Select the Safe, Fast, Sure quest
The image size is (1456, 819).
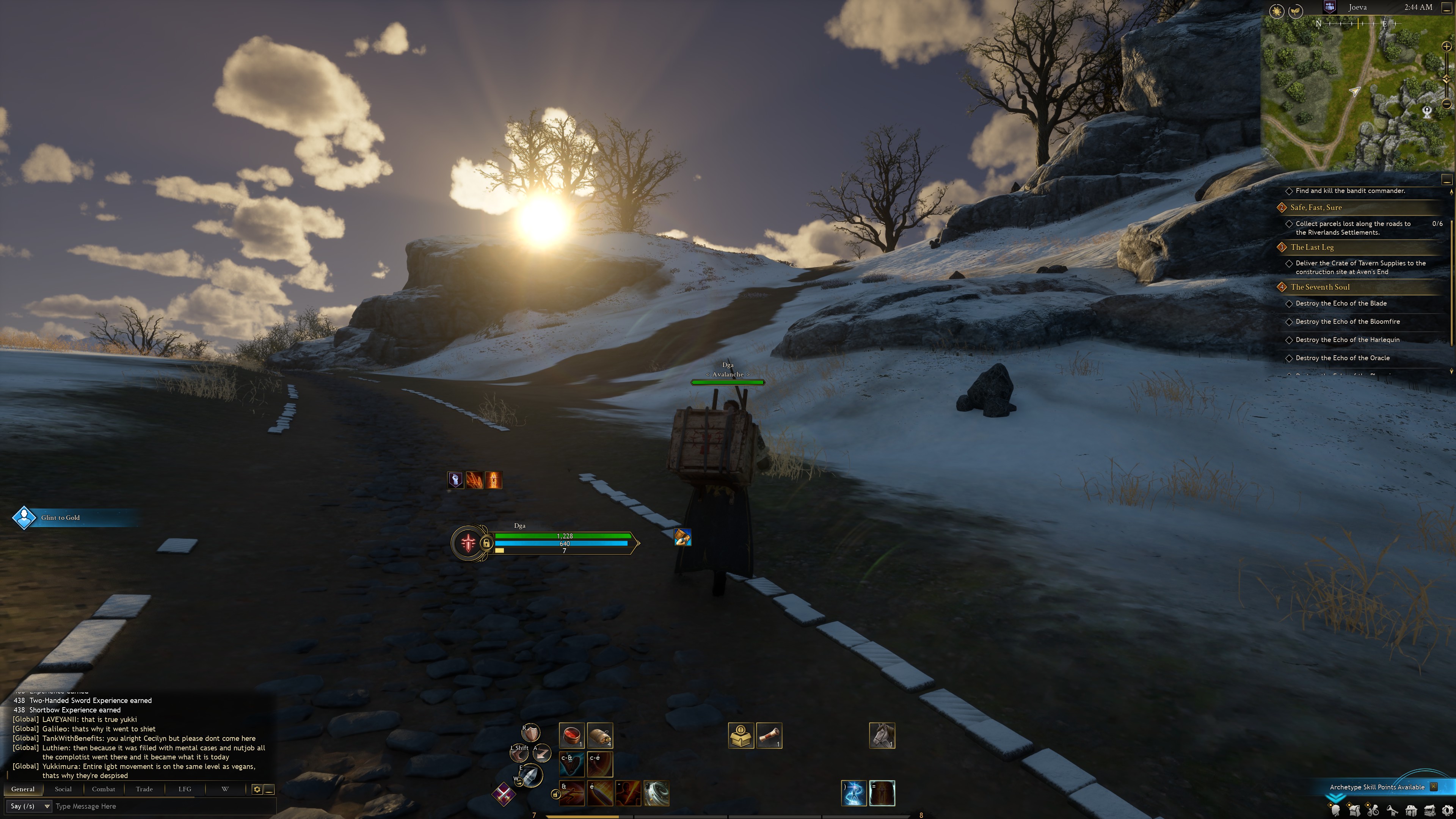(1316, 207)
